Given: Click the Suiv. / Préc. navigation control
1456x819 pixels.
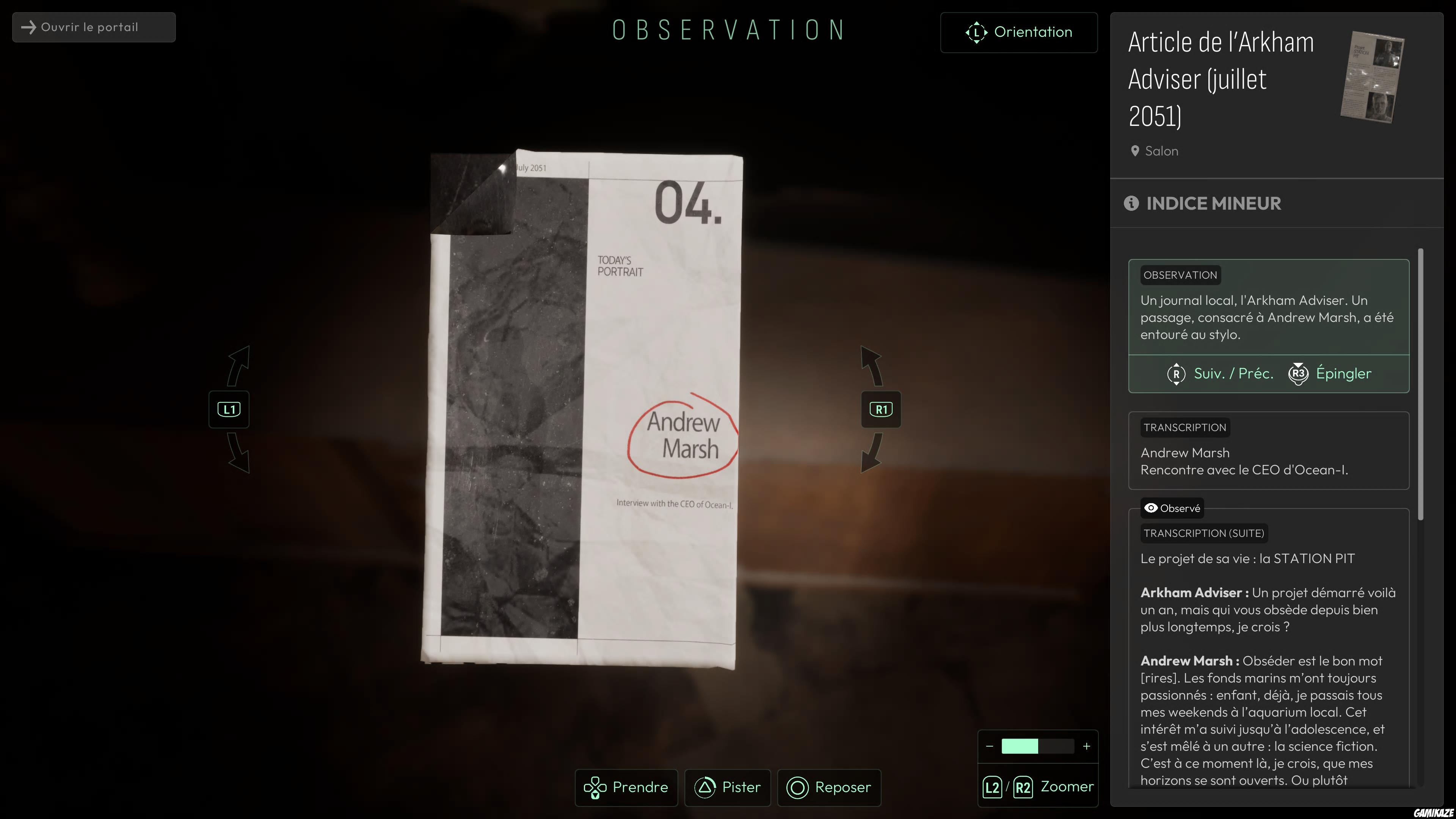Looking at the screenshot, I should [x=1221, y=373].
